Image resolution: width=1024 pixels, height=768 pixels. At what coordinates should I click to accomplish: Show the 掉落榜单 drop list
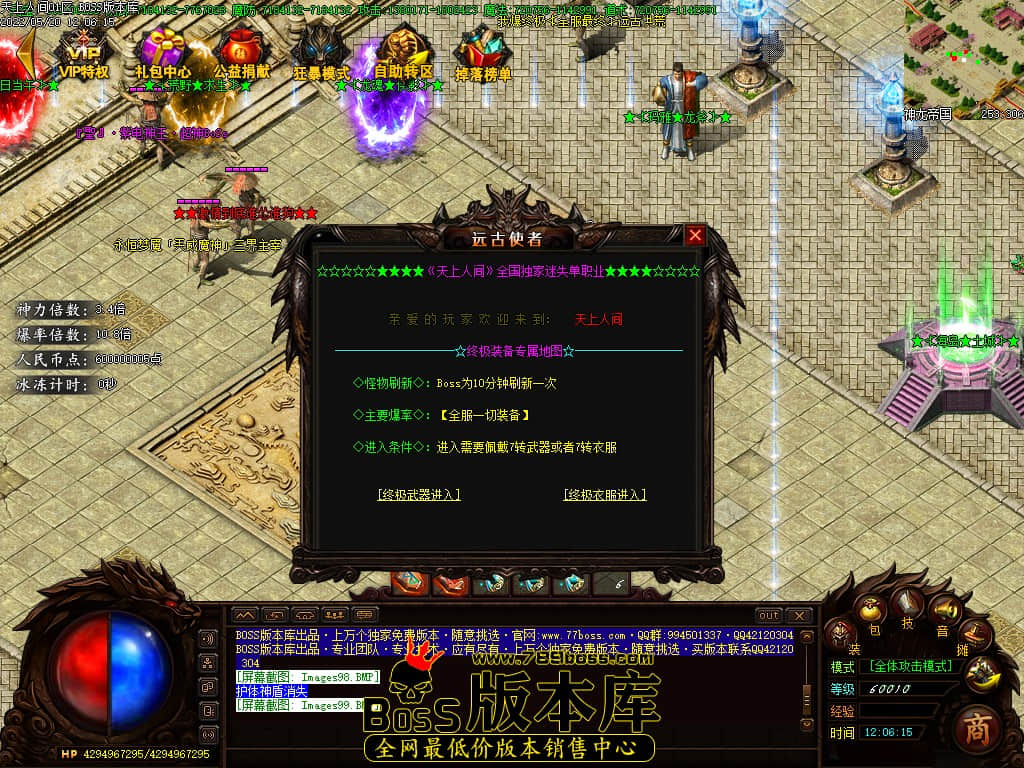pyautogui.click(x=483, y=55)
